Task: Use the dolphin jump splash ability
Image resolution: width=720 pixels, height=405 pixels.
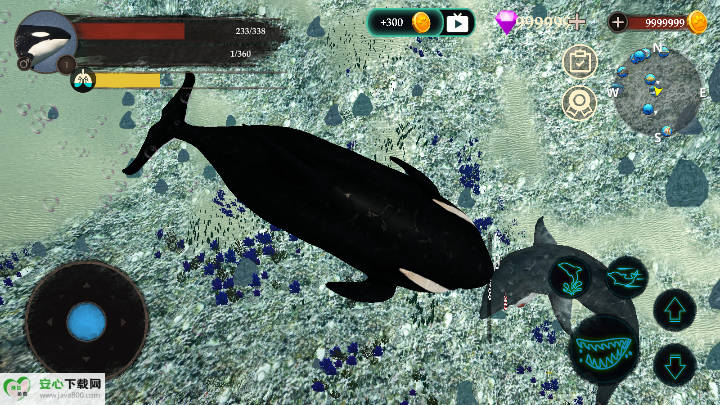Action: pos(570,277)
